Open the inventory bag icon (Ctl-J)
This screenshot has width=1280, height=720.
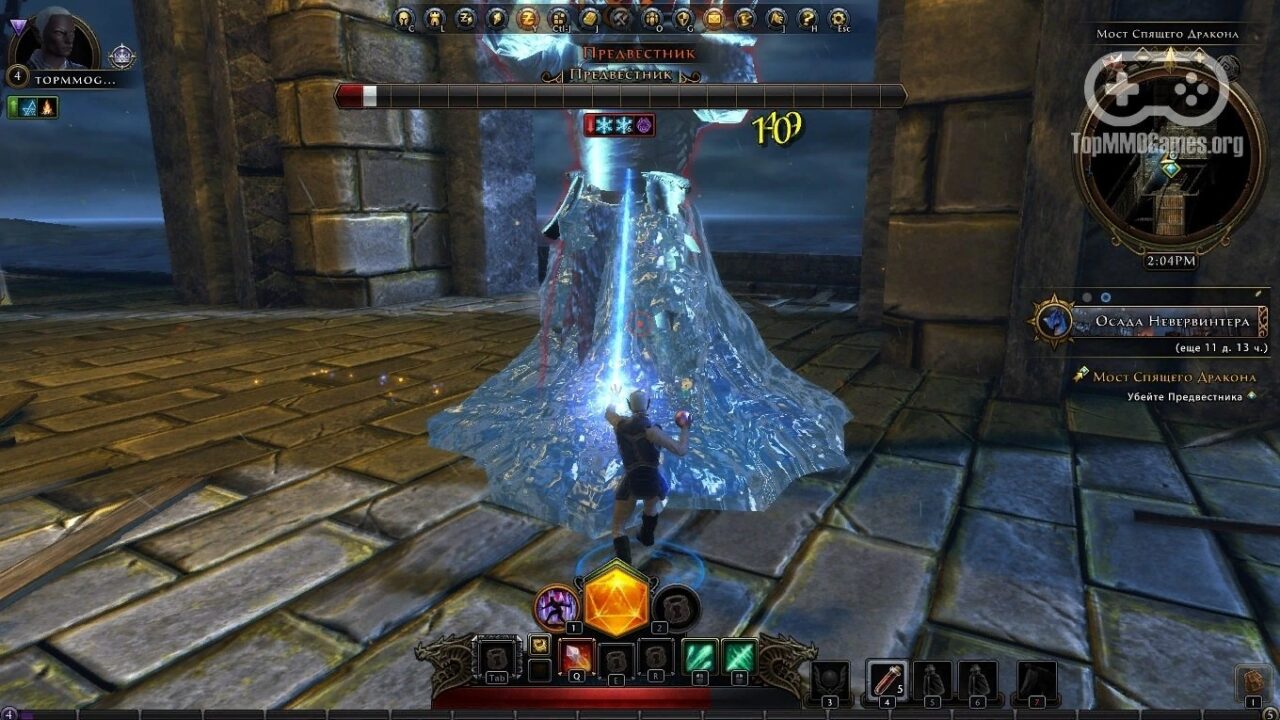[x=558, y=18]
